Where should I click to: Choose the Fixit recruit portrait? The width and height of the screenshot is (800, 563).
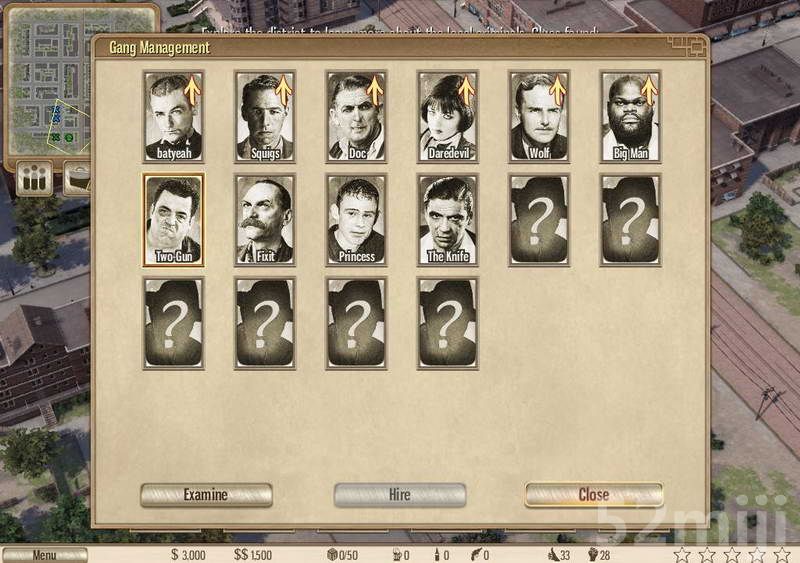[265, 220]
